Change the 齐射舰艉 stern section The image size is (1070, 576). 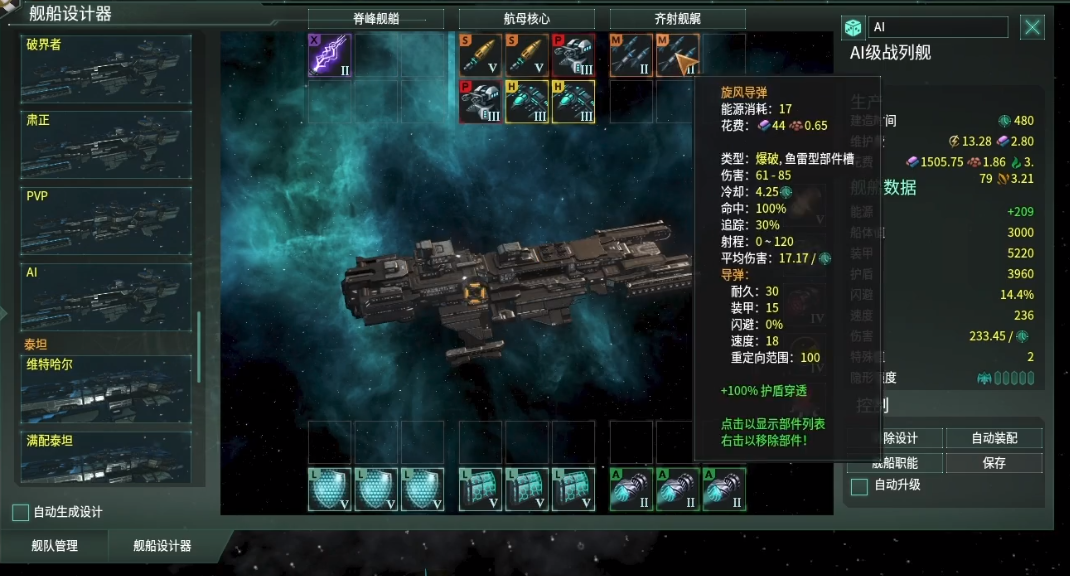(678, 19)
